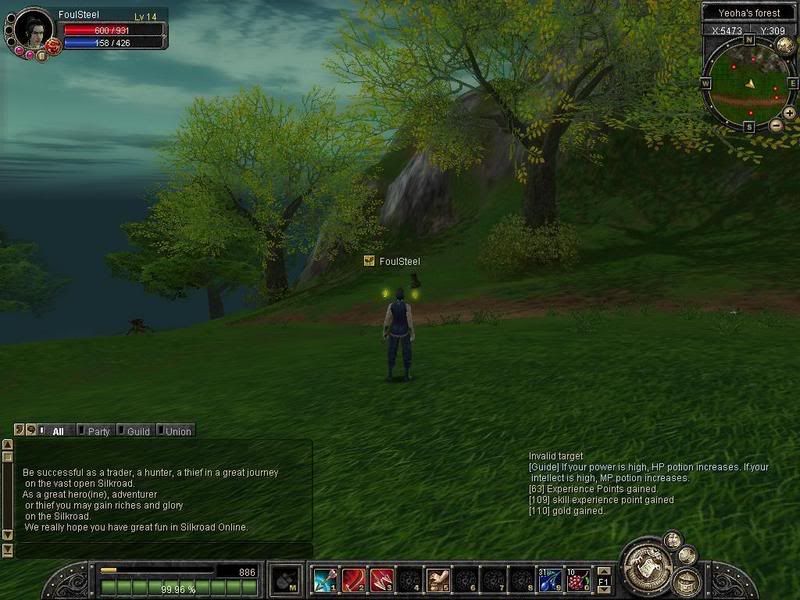This screenshot has height=600, width=800.
Task: Open the Union chat tab
Action: 176,431
